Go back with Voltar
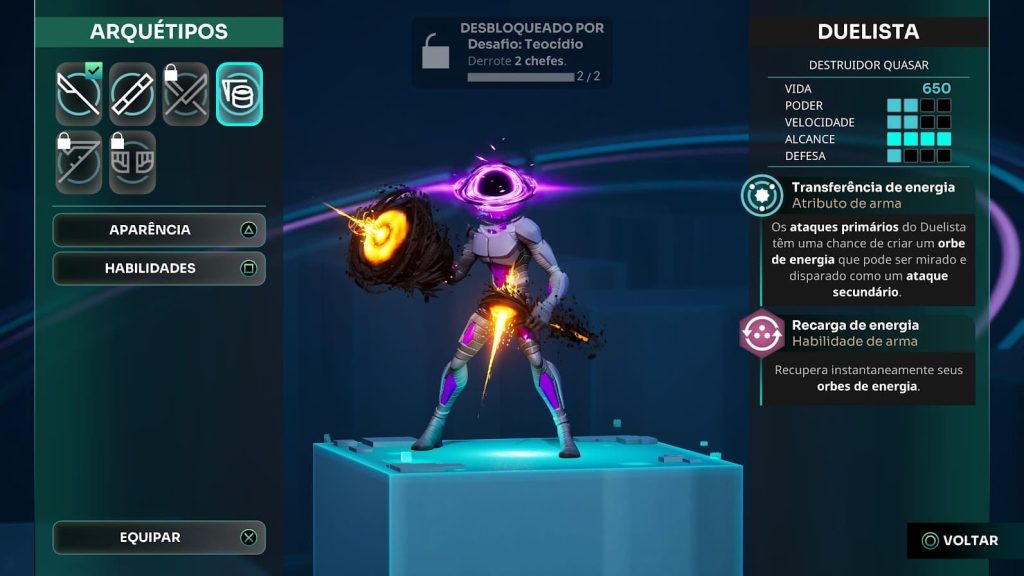 point(960,541)
